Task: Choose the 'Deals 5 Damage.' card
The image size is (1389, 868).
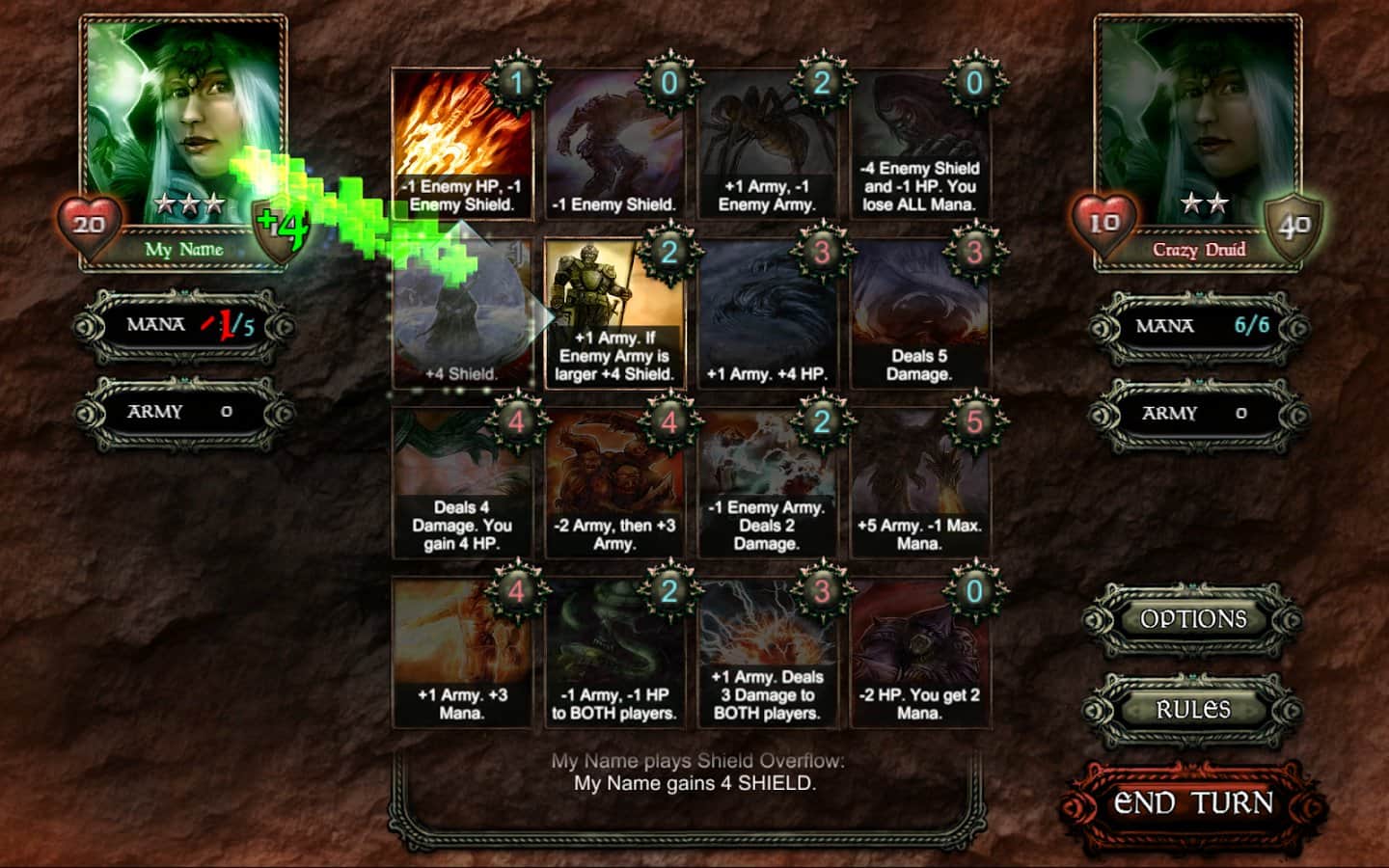Action: 919,314
